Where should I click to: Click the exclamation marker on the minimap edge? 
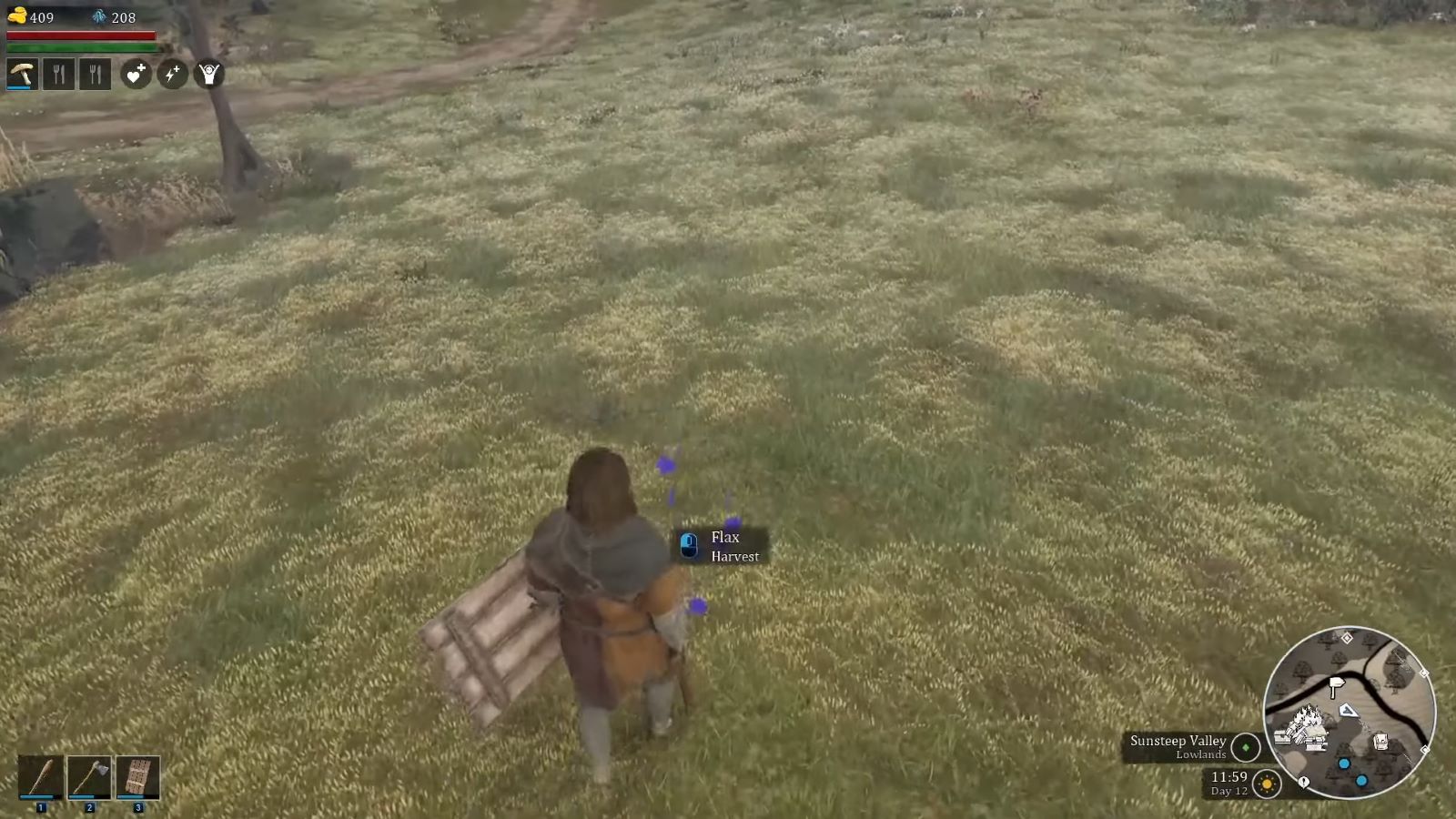click(x=1303, y=782)
